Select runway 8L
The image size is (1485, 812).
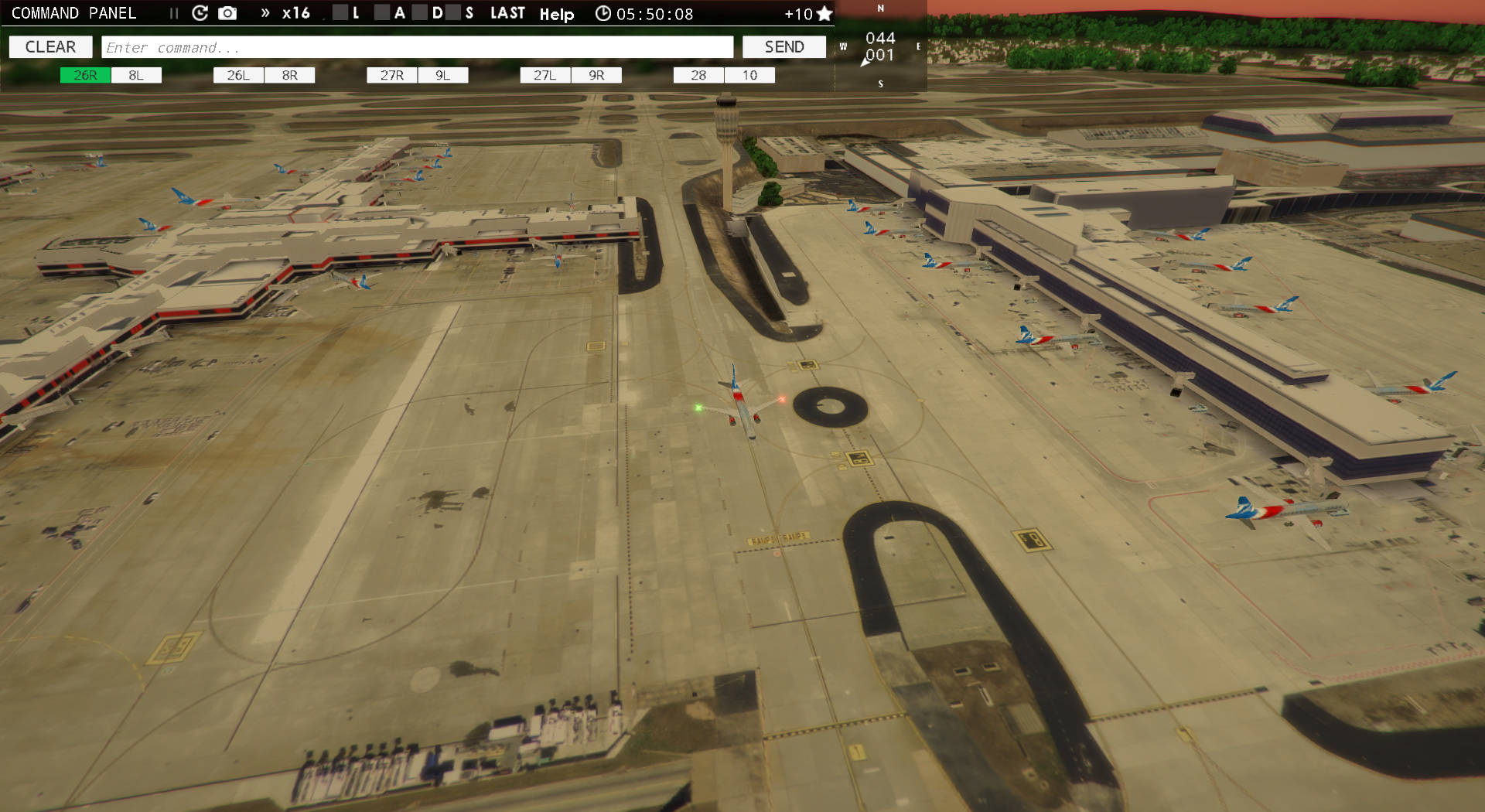(136, 75)
